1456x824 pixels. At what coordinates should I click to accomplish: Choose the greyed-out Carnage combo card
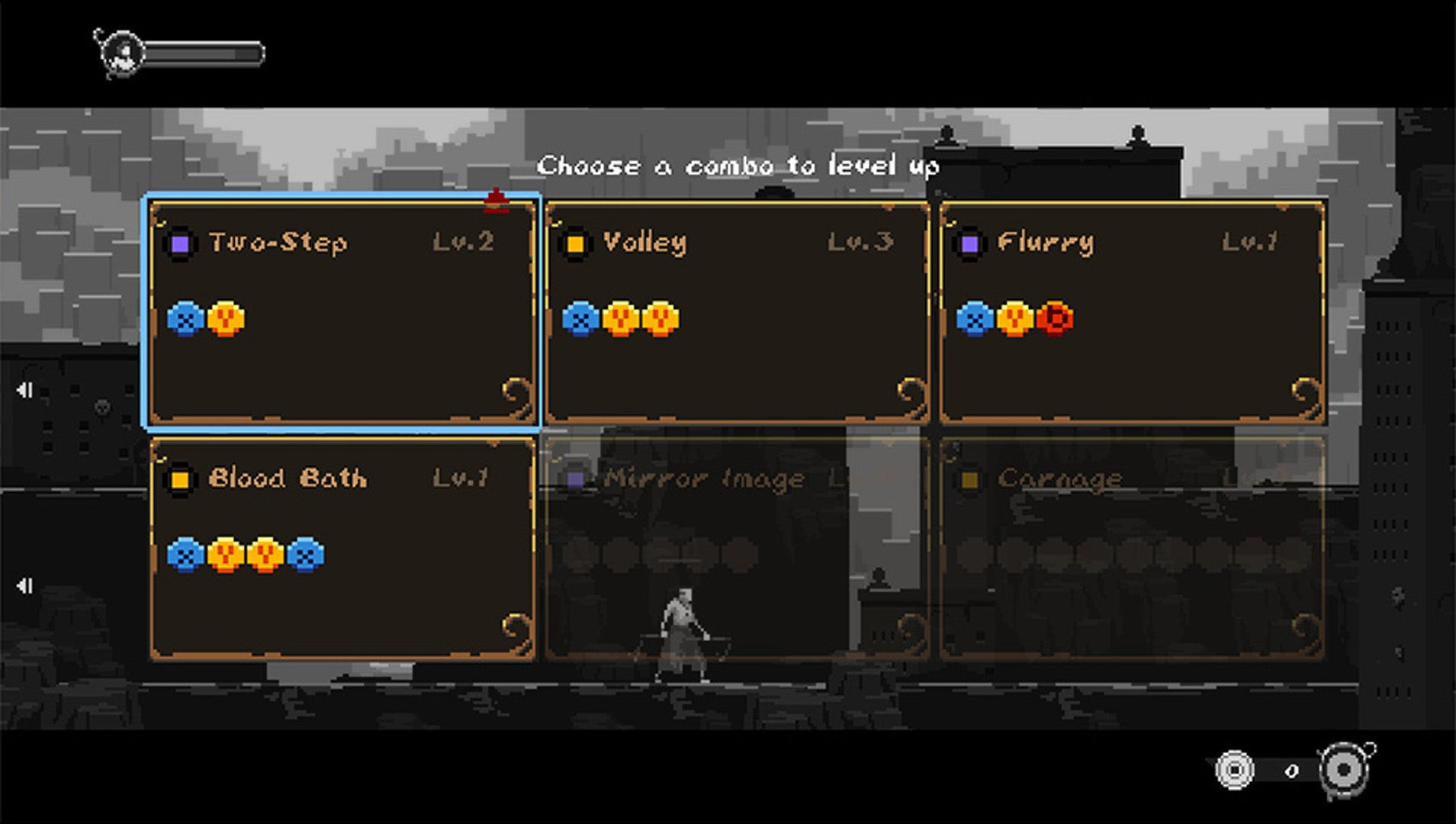(1132, 548)
